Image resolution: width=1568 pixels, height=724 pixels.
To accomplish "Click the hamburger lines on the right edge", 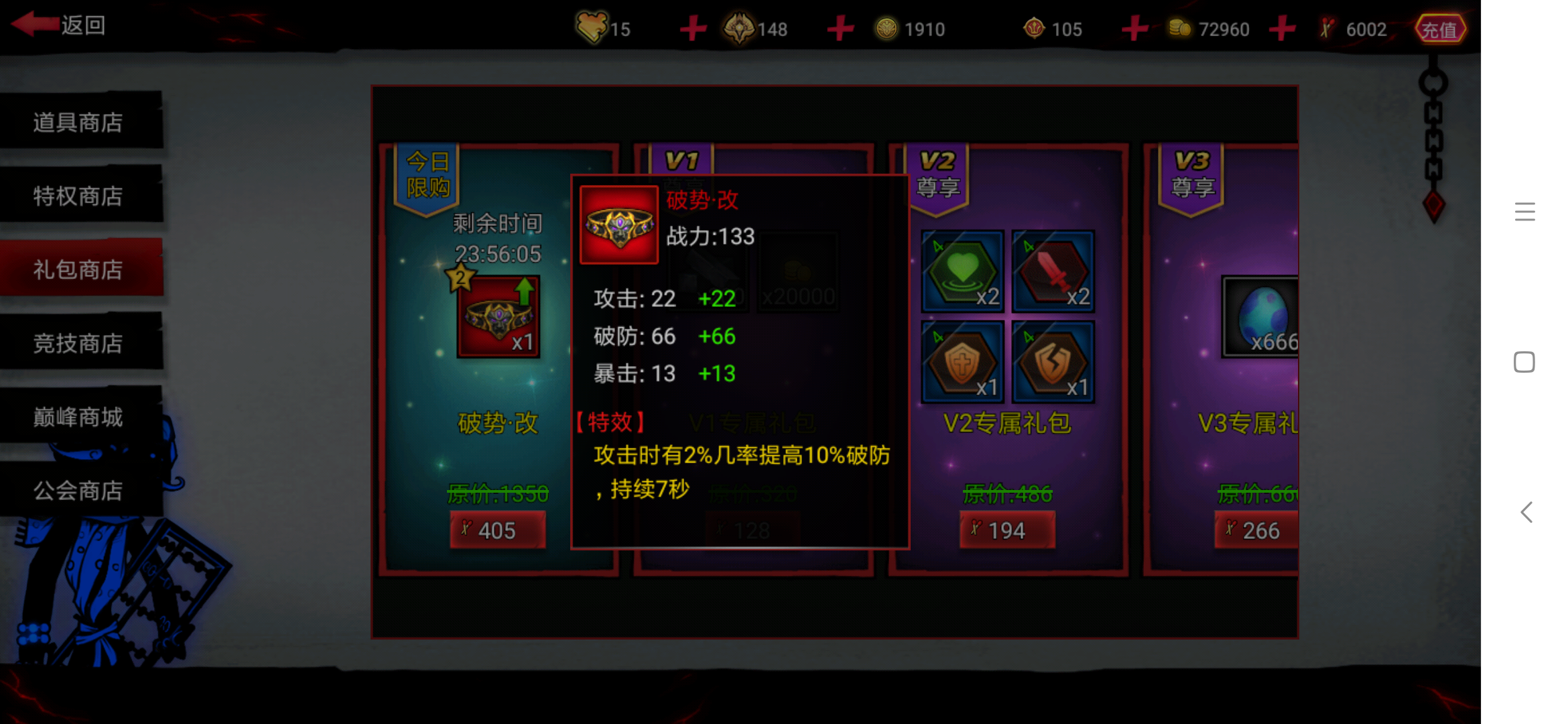I will [x=1525, y=211].
